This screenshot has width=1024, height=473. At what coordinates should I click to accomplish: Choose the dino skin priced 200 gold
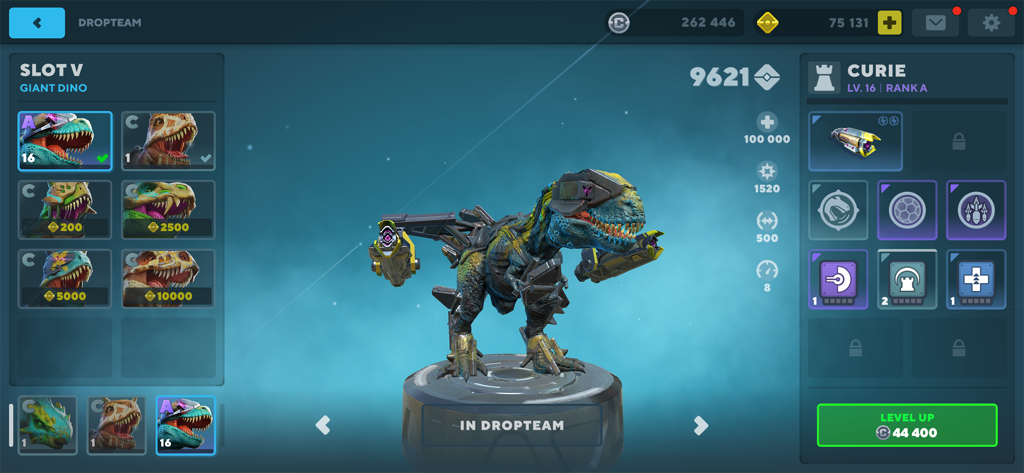click(x=65, y=209)
